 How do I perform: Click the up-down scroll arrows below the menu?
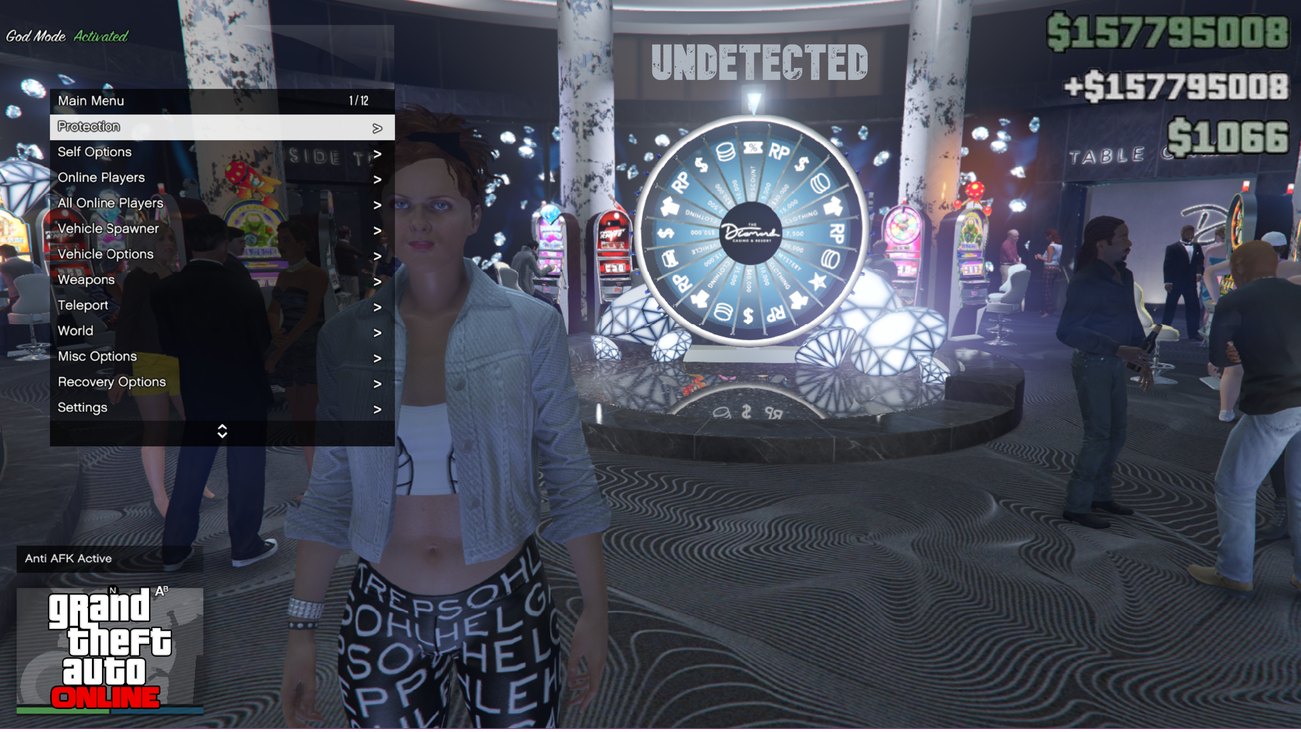(x=222, y=431)
